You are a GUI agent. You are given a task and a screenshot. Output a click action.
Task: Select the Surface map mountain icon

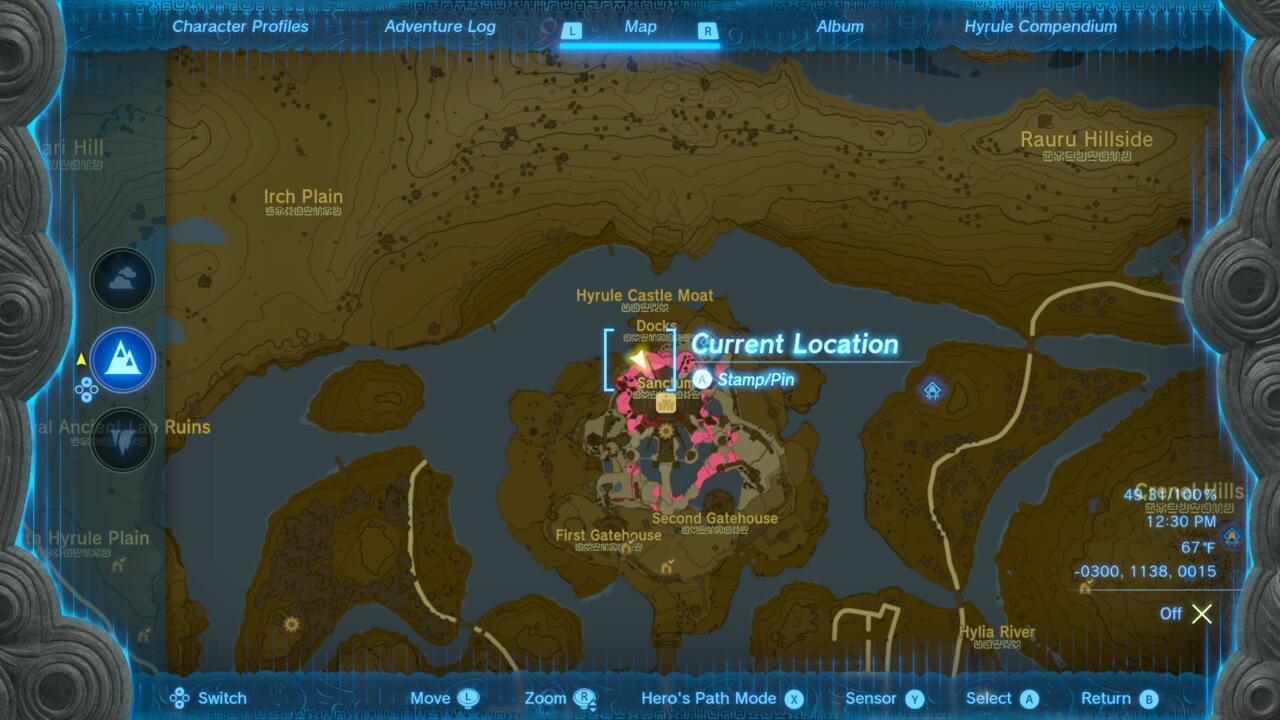coord(122,360)
